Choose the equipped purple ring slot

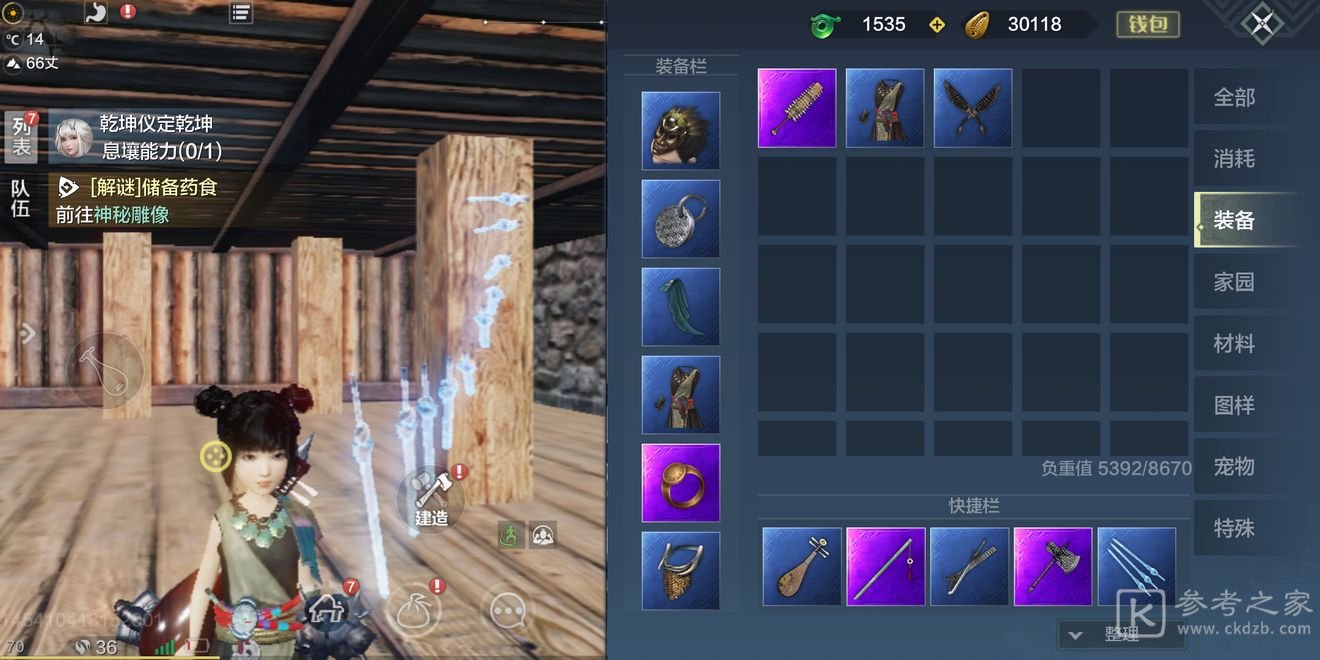tap(681, 483)
